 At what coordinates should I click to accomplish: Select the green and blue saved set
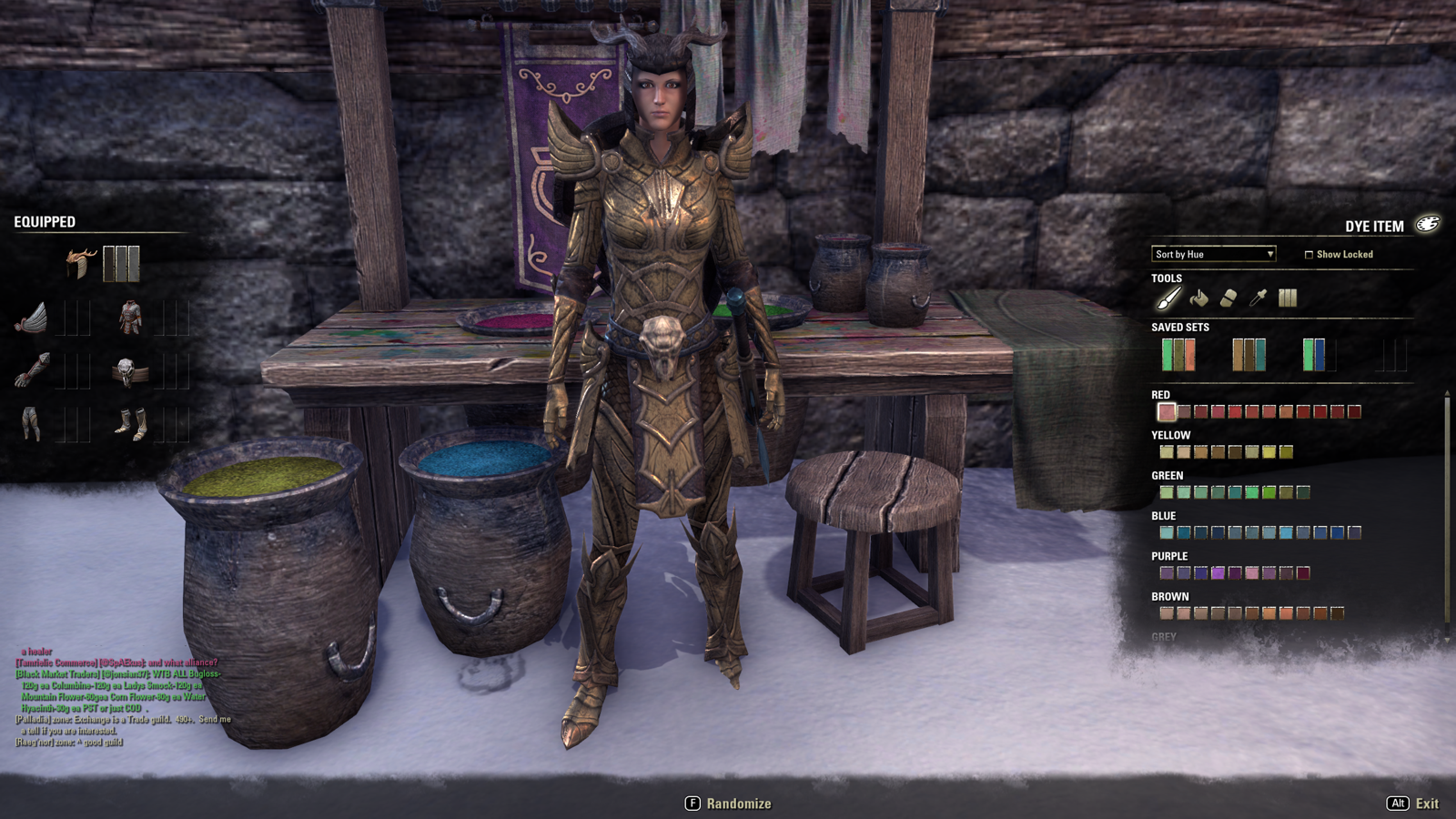coord(1316,355)
